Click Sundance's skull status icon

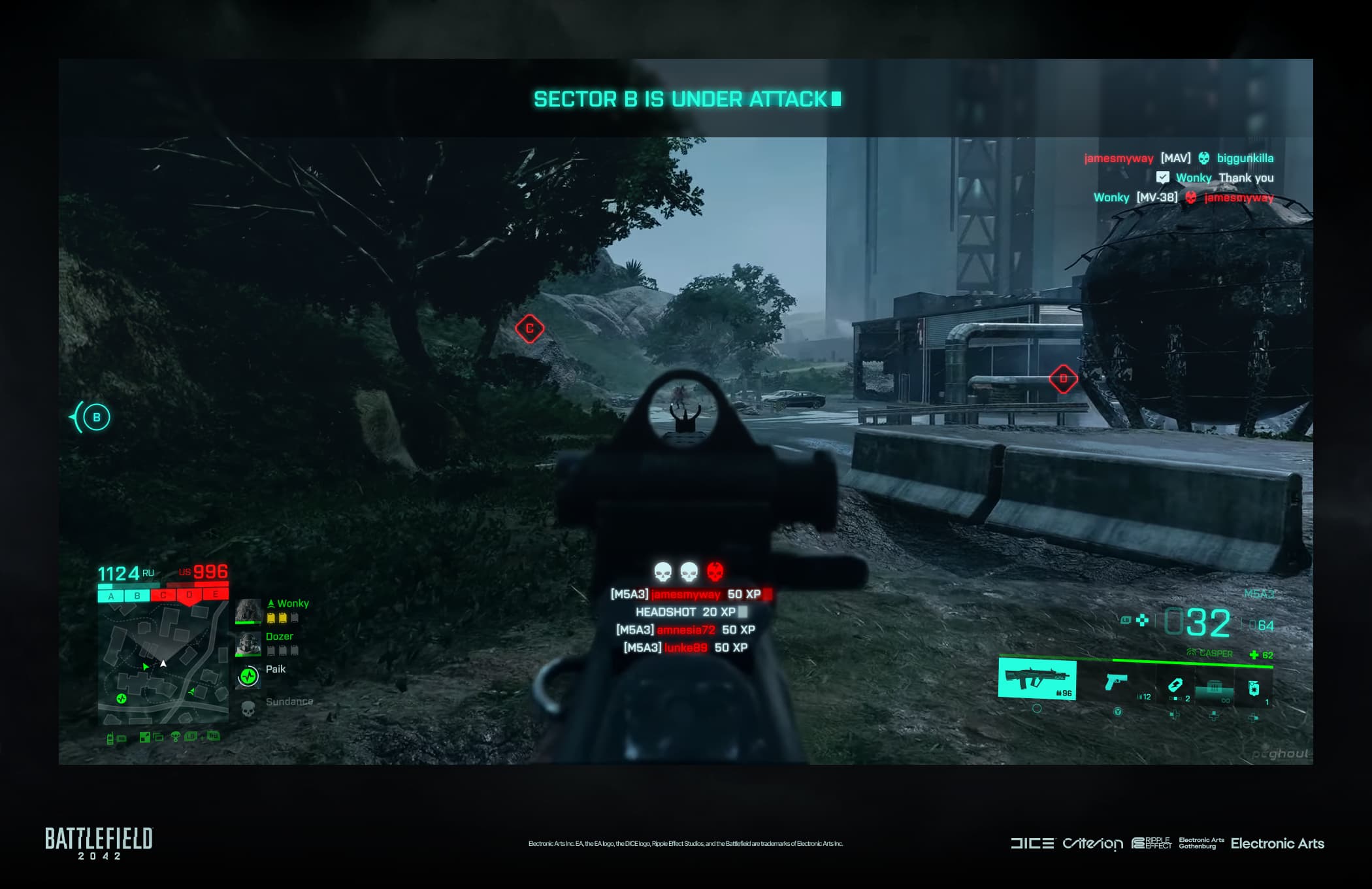coord(248,709)
